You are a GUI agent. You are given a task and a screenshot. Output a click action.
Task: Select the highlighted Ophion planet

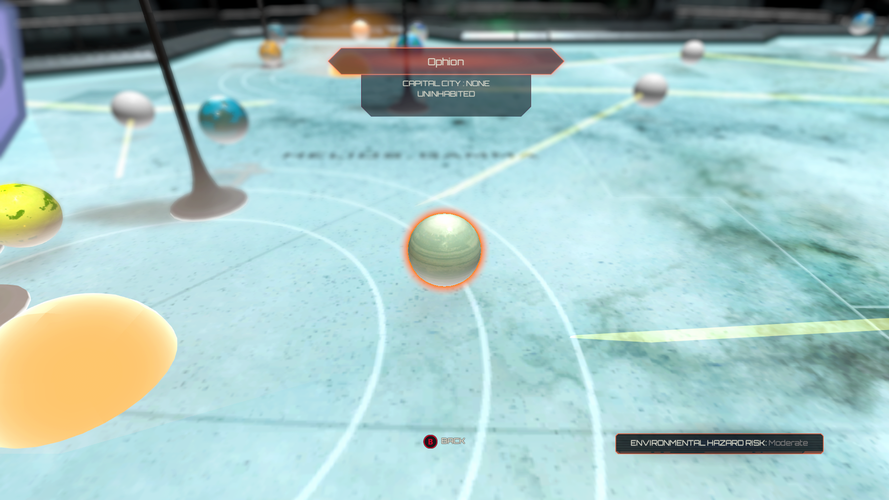point(445,250)
